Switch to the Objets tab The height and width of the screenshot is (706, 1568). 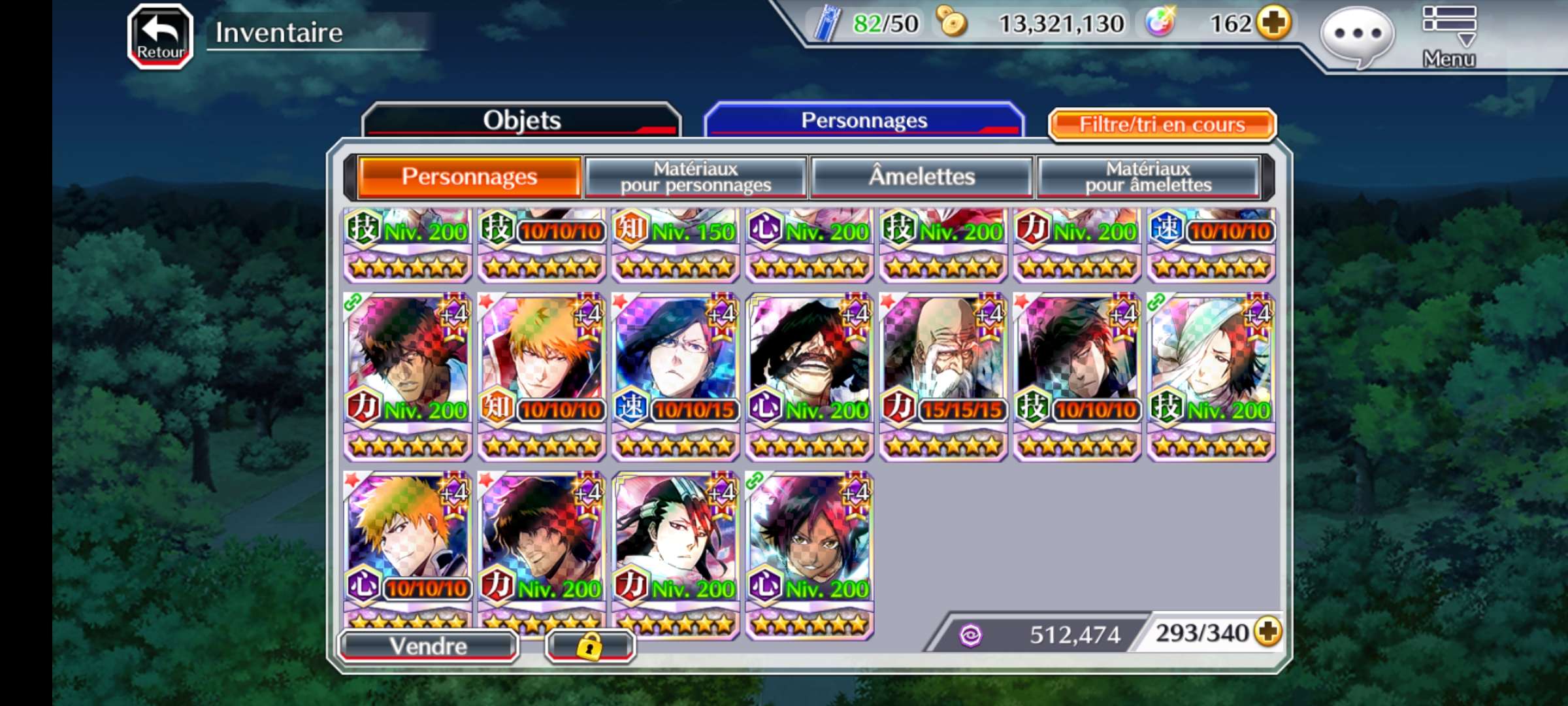(x=521, y=120)
